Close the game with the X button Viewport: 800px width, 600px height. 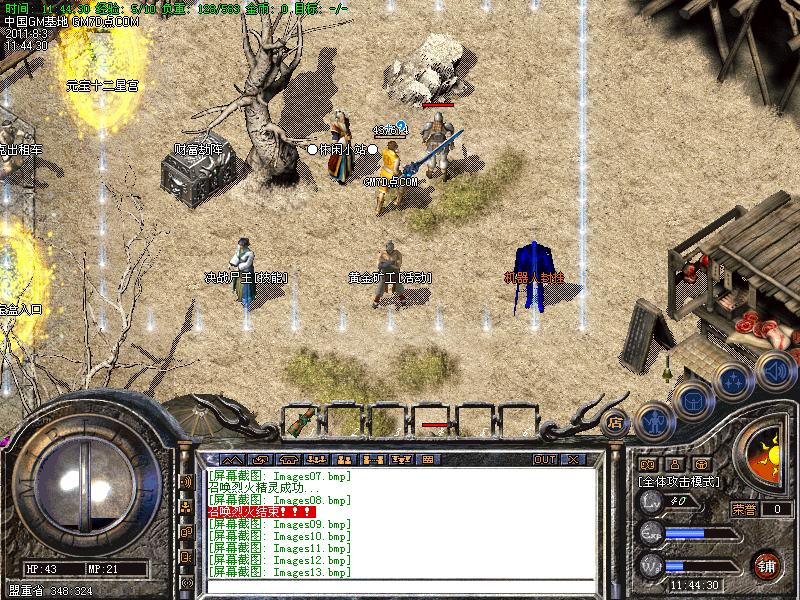point(573,460)
